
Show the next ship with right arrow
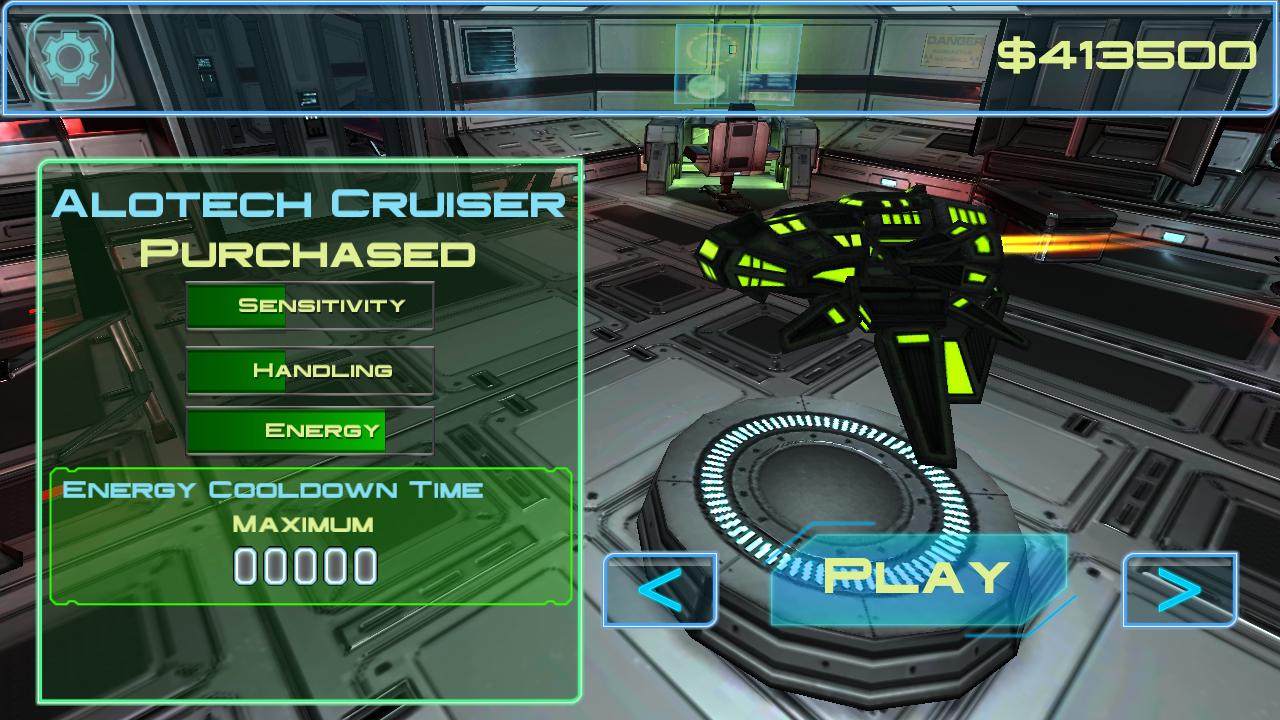(x=1180, y=590)
